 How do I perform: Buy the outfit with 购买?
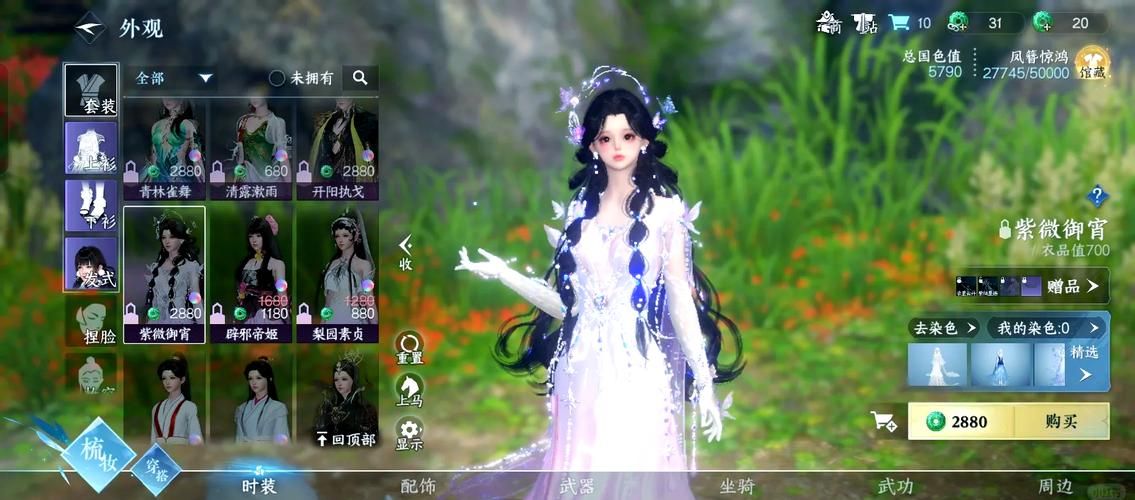[1061, 422]
